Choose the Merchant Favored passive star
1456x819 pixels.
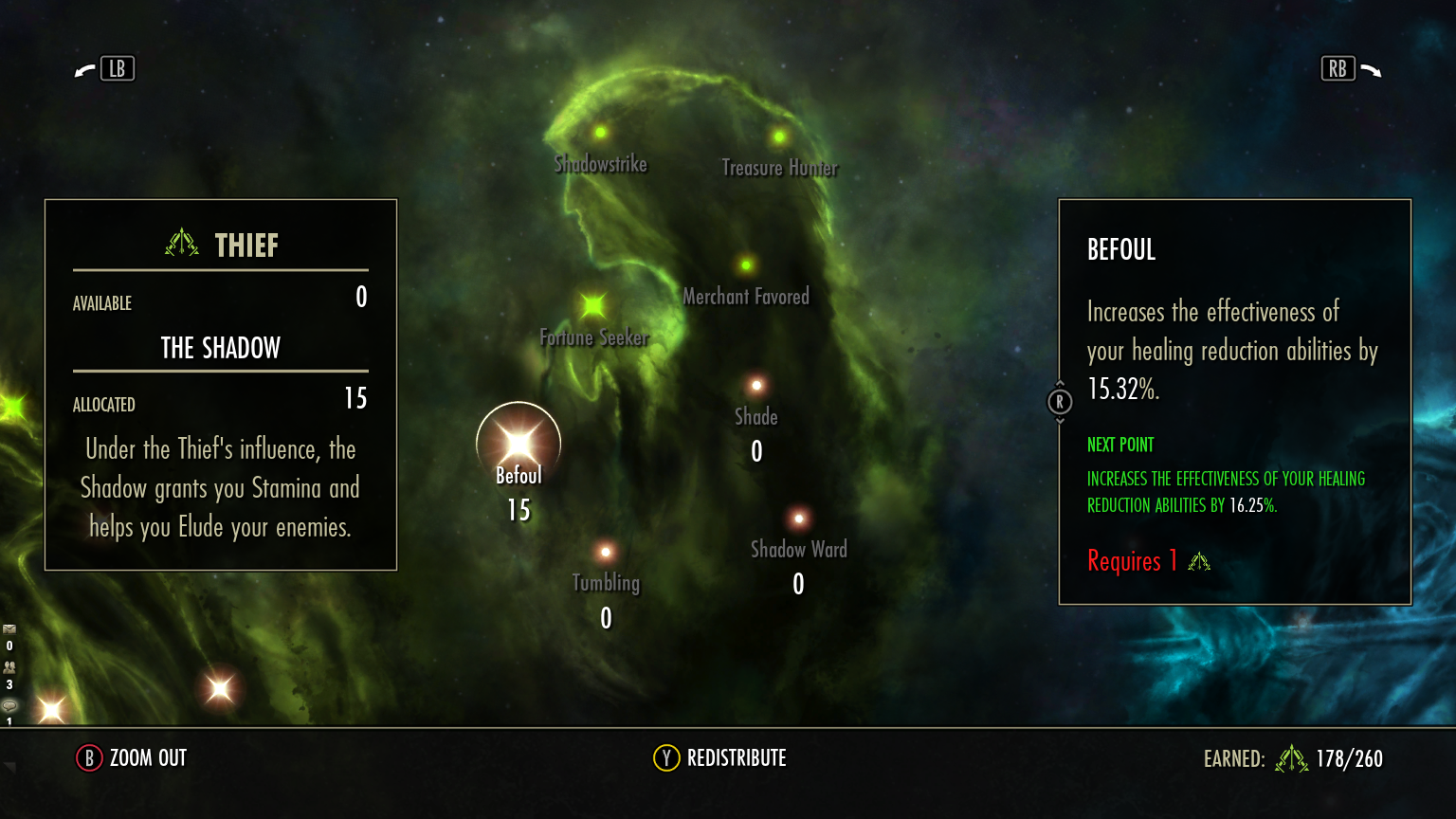pos(746,265)
